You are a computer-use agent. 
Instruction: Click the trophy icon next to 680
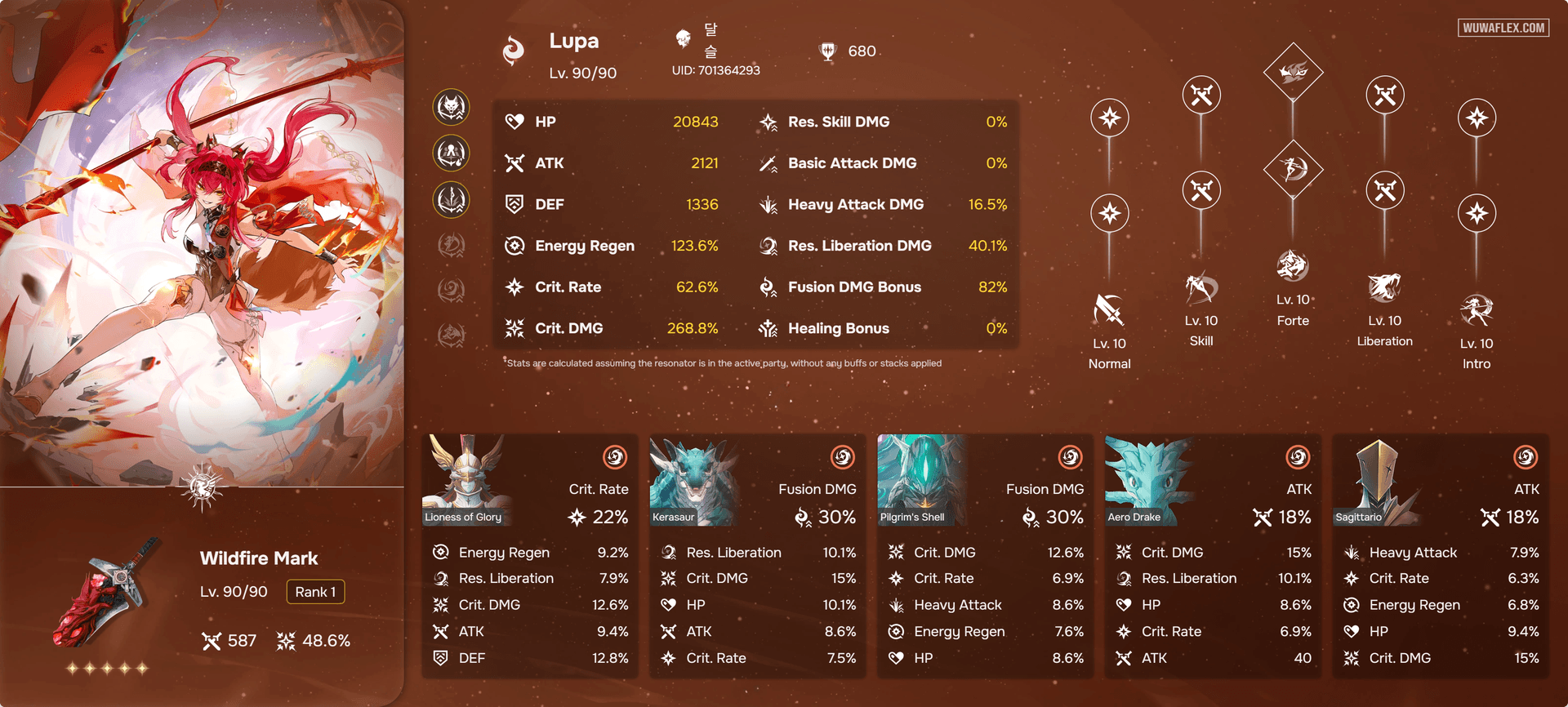pyautogui.click(x=830, y=51)
